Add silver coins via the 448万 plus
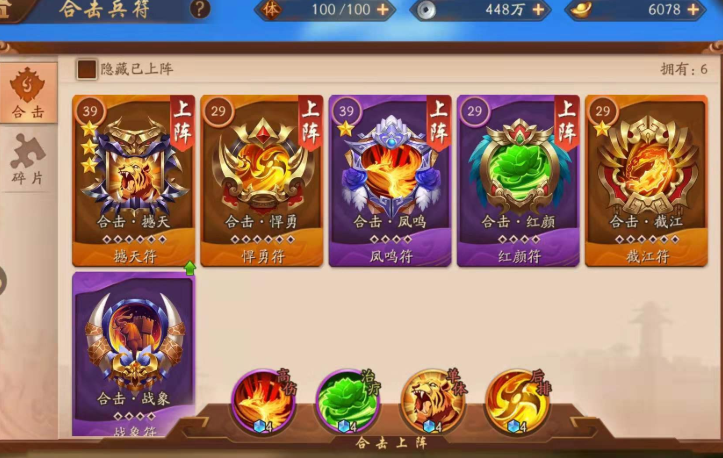Viewport: 723px width, 458px height. pyautogui.click(x=539, y=10)
